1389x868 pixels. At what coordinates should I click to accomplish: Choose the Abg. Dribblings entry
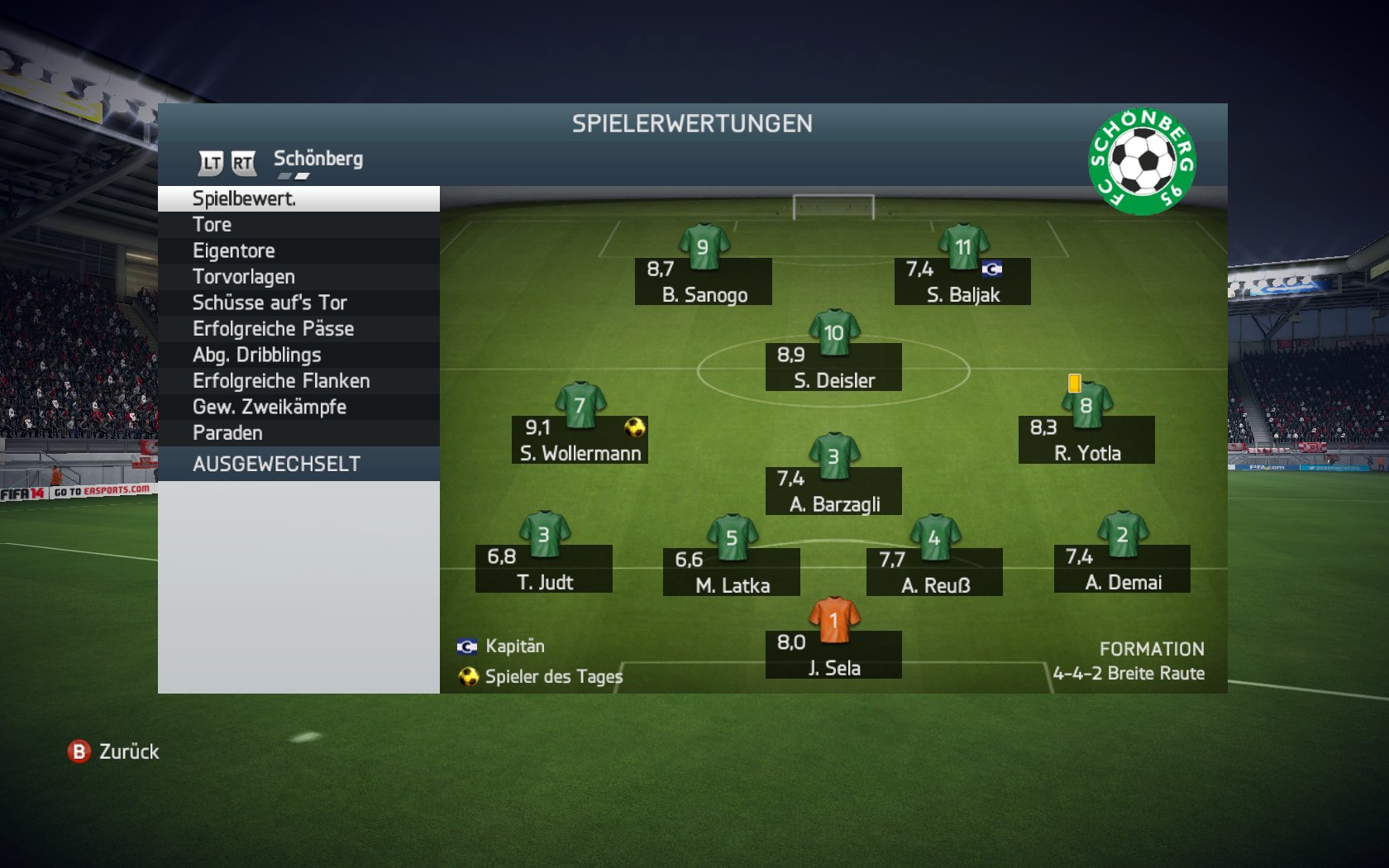(x=298, y=355)
